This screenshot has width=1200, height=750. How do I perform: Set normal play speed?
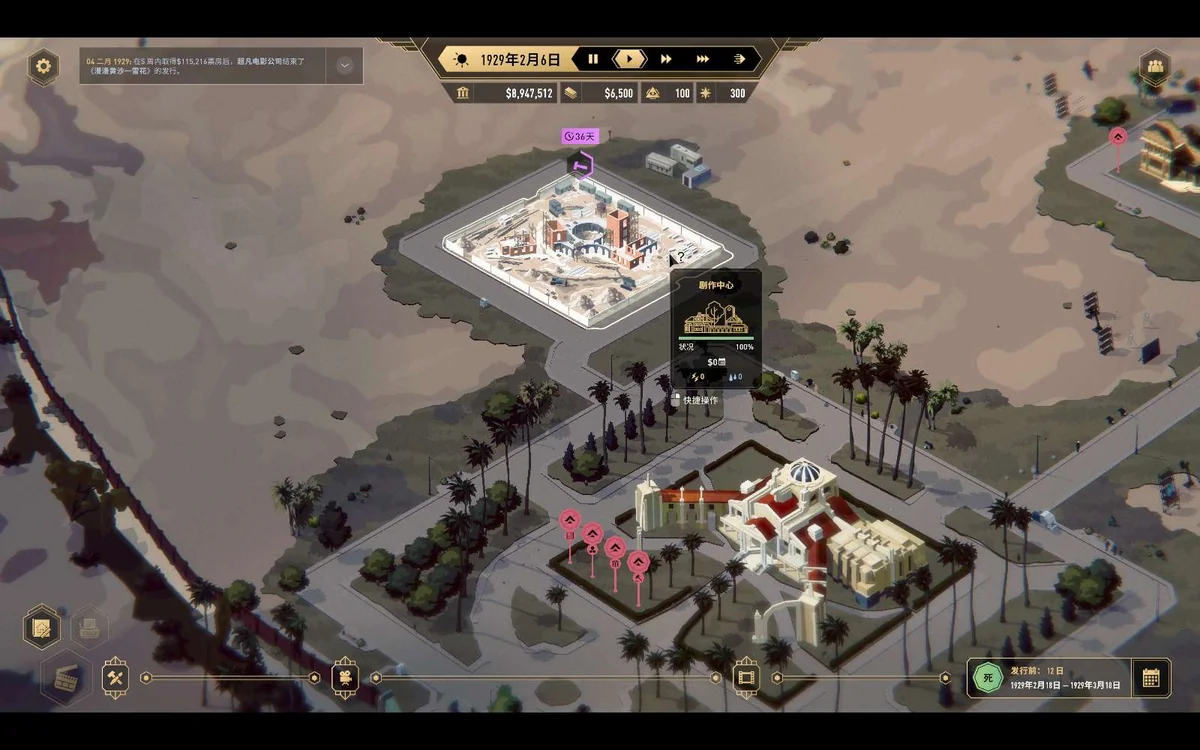pyautogui.click(x=629, y=59)
